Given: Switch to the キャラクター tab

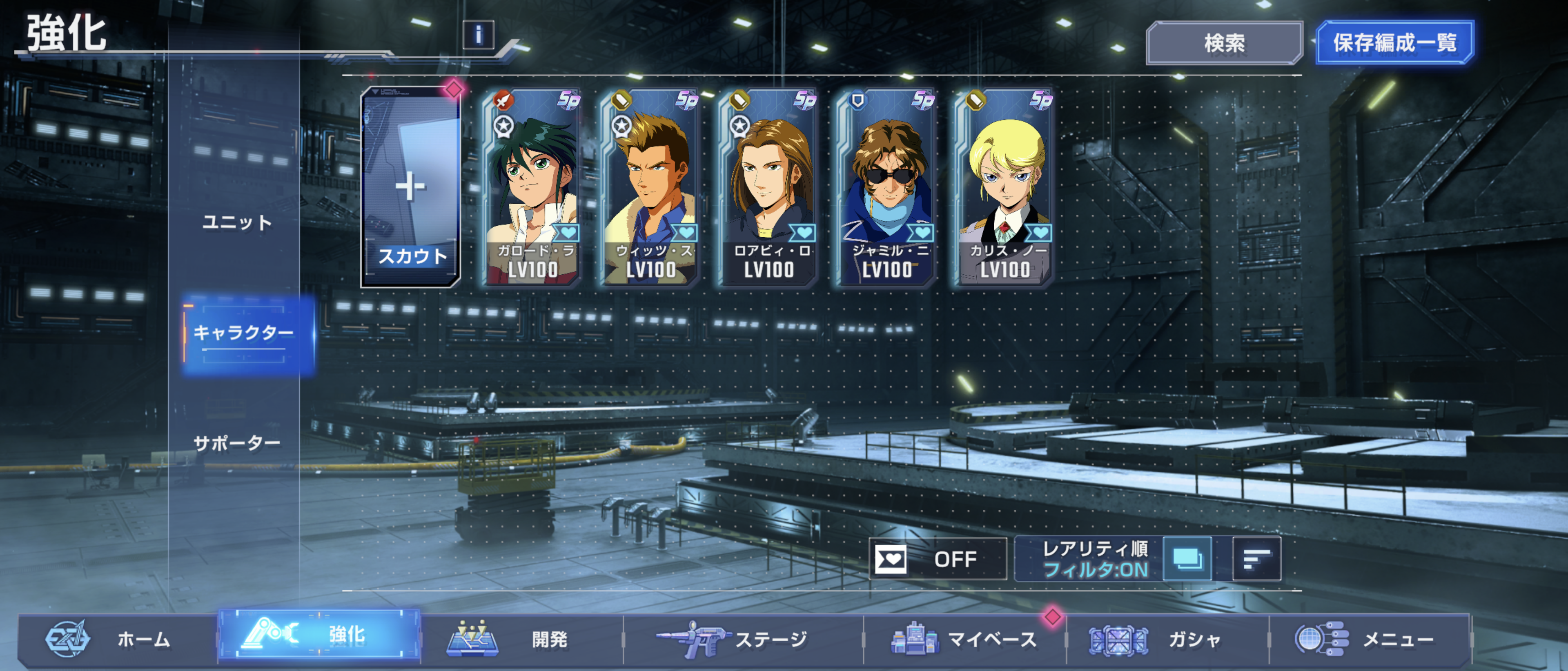Looking at the screenshot, I should click(243, 333).
